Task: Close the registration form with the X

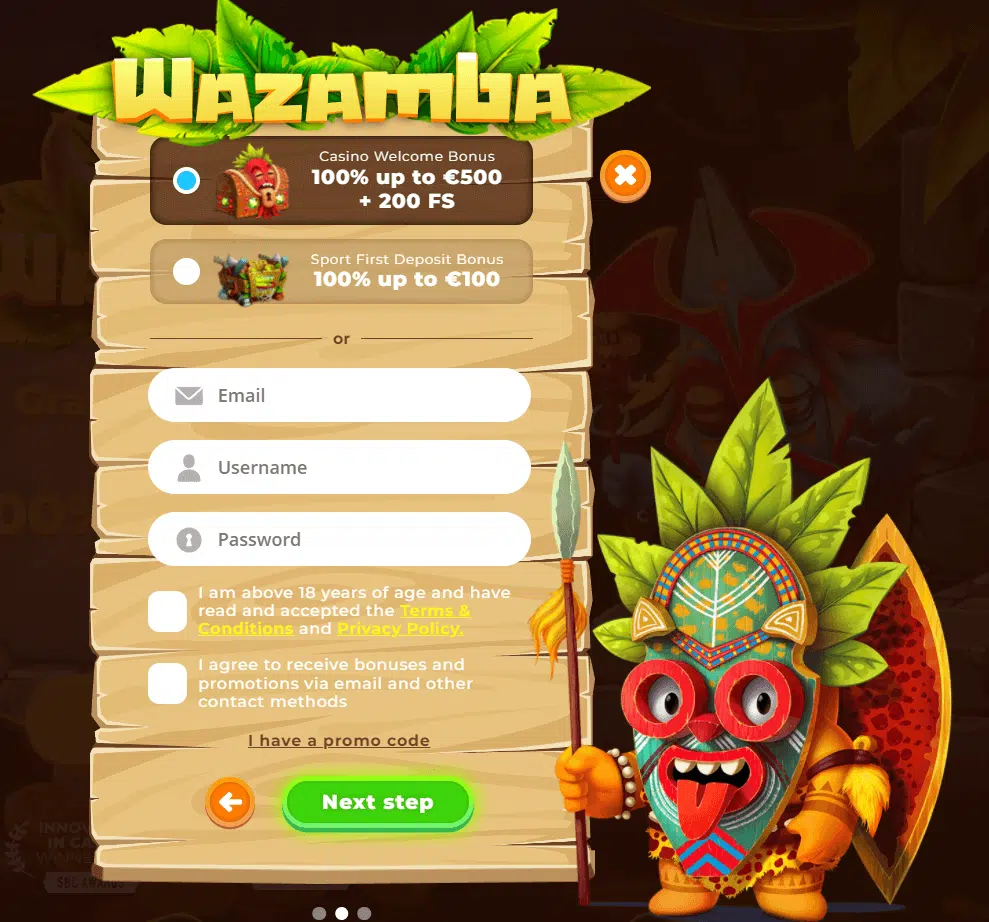Action: [x=625, y=177]
